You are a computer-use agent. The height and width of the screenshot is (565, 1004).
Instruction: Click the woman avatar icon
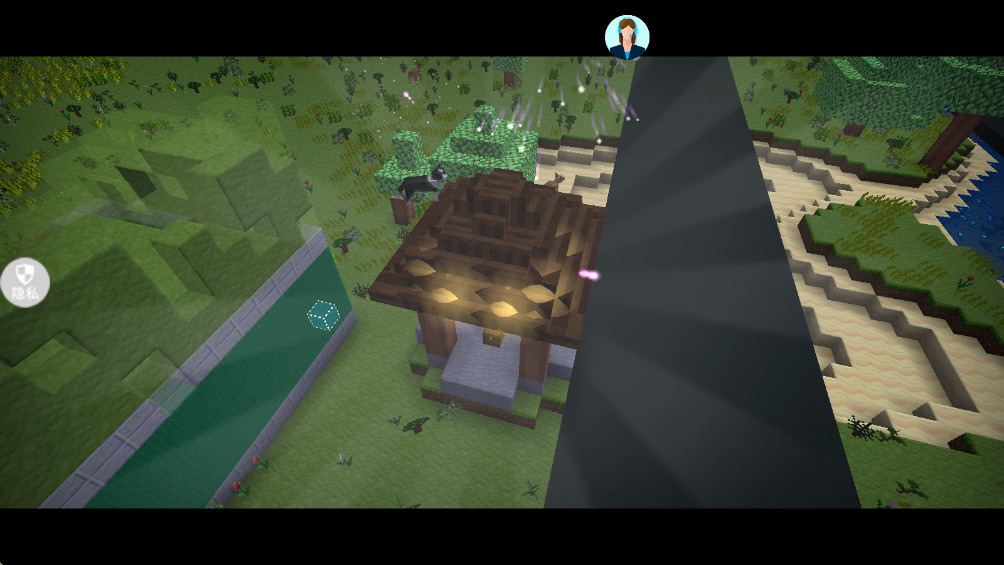pos(627,37)
